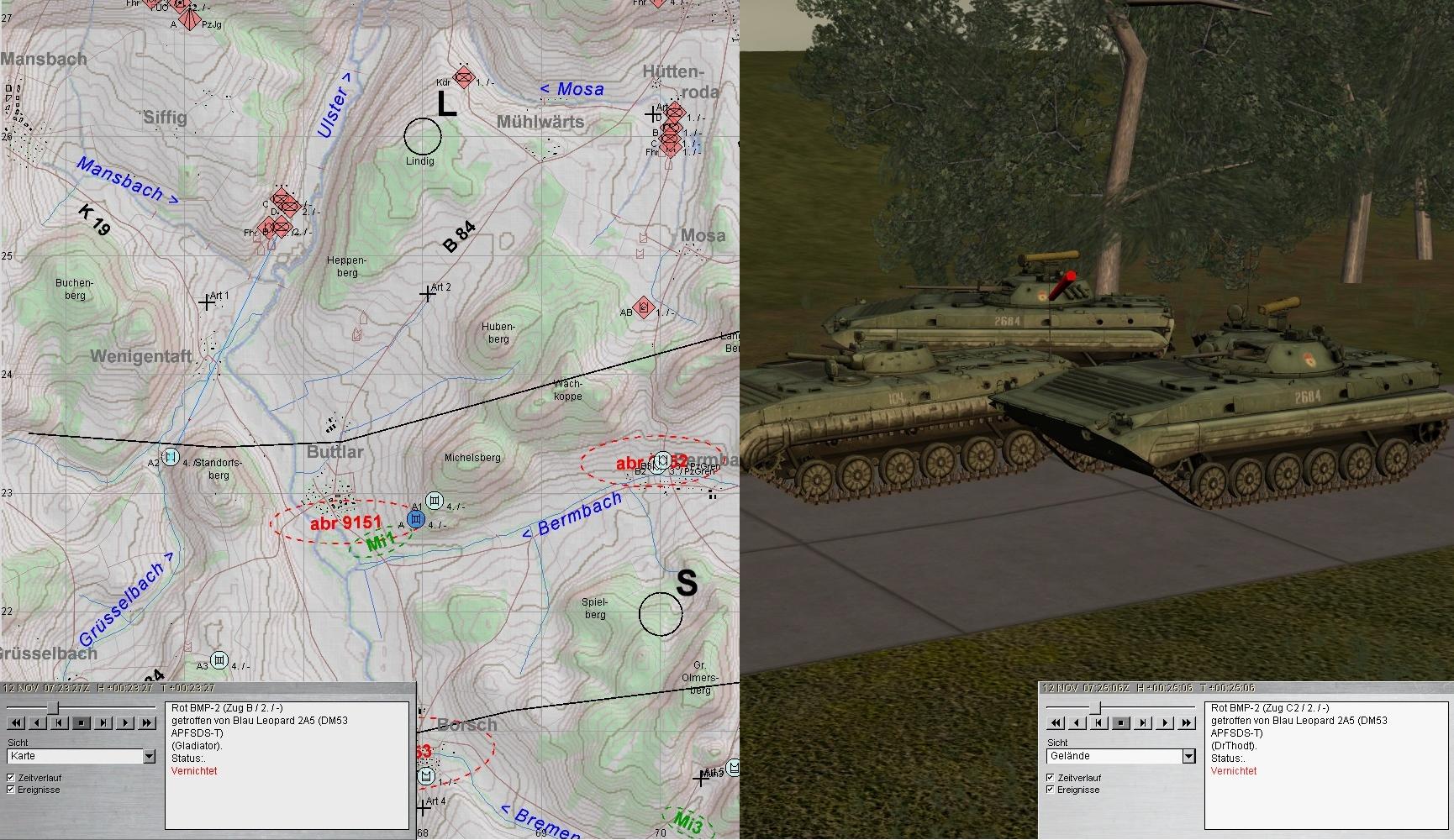
Task: Fast forward the Karte panel replay
Action: pyautogui.click(x=147, y=722)
